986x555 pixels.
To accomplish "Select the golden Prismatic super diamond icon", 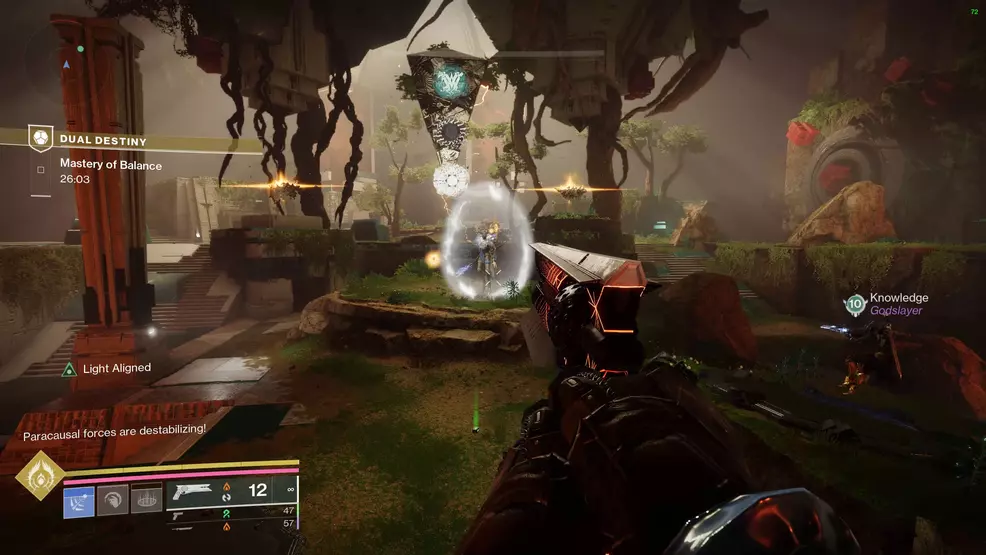I will point(40,474).
